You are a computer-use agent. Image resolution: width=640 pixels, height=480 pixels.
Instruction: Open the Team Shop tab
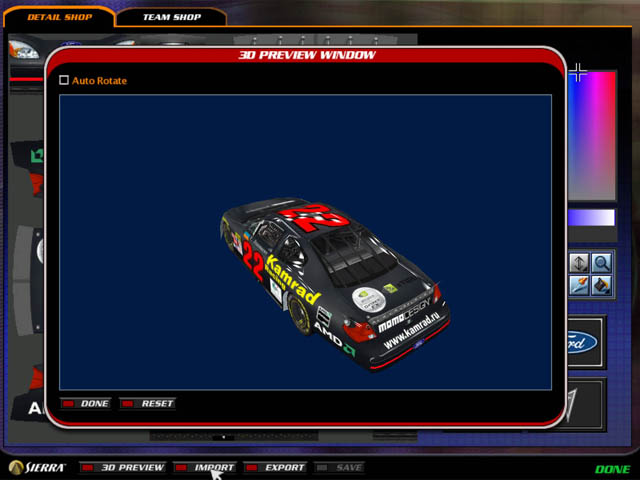click(171, 17)
